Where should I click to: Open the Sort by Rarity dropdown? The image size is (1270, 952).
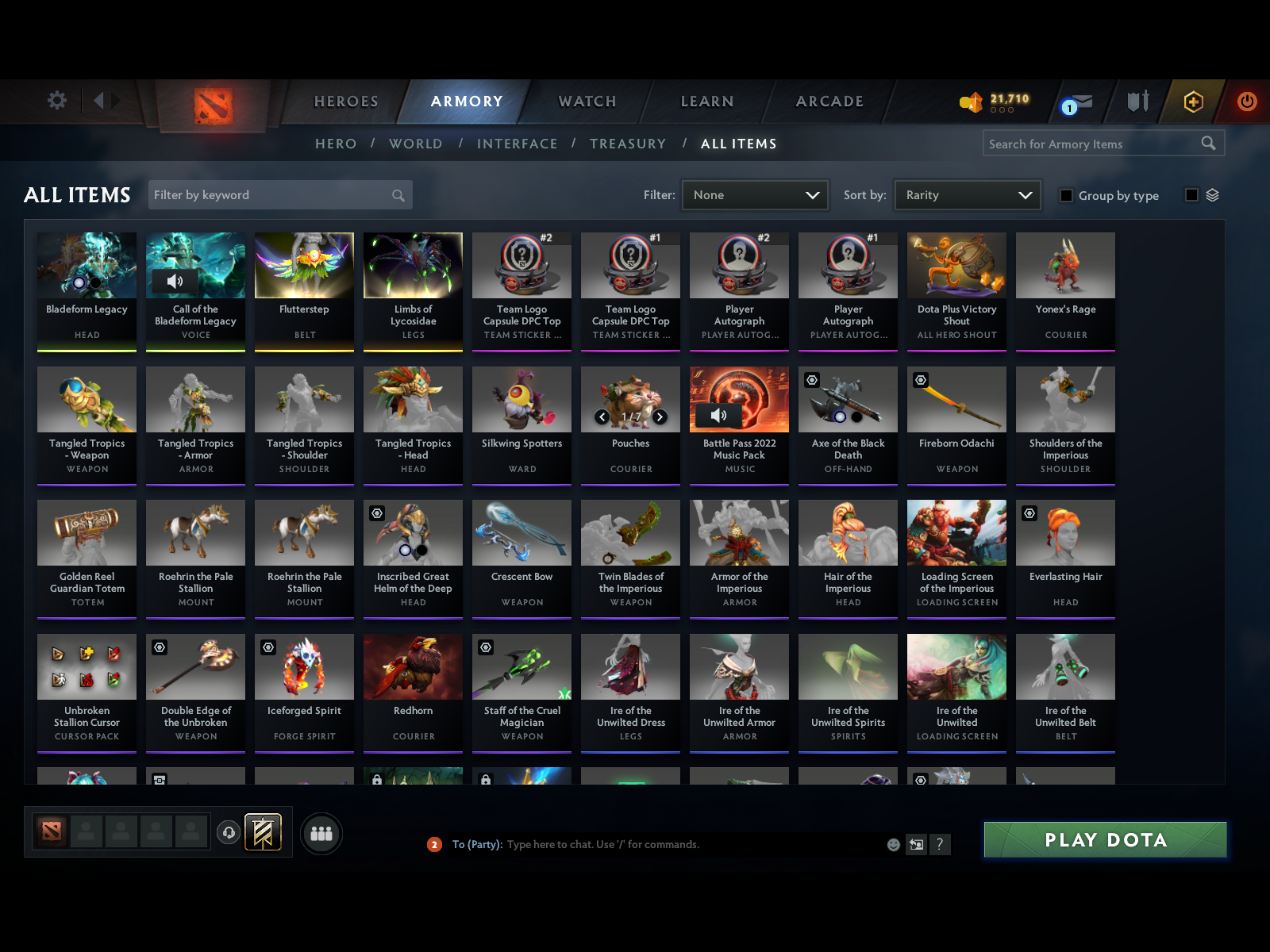pyautogui.click(x=967, y=194)
